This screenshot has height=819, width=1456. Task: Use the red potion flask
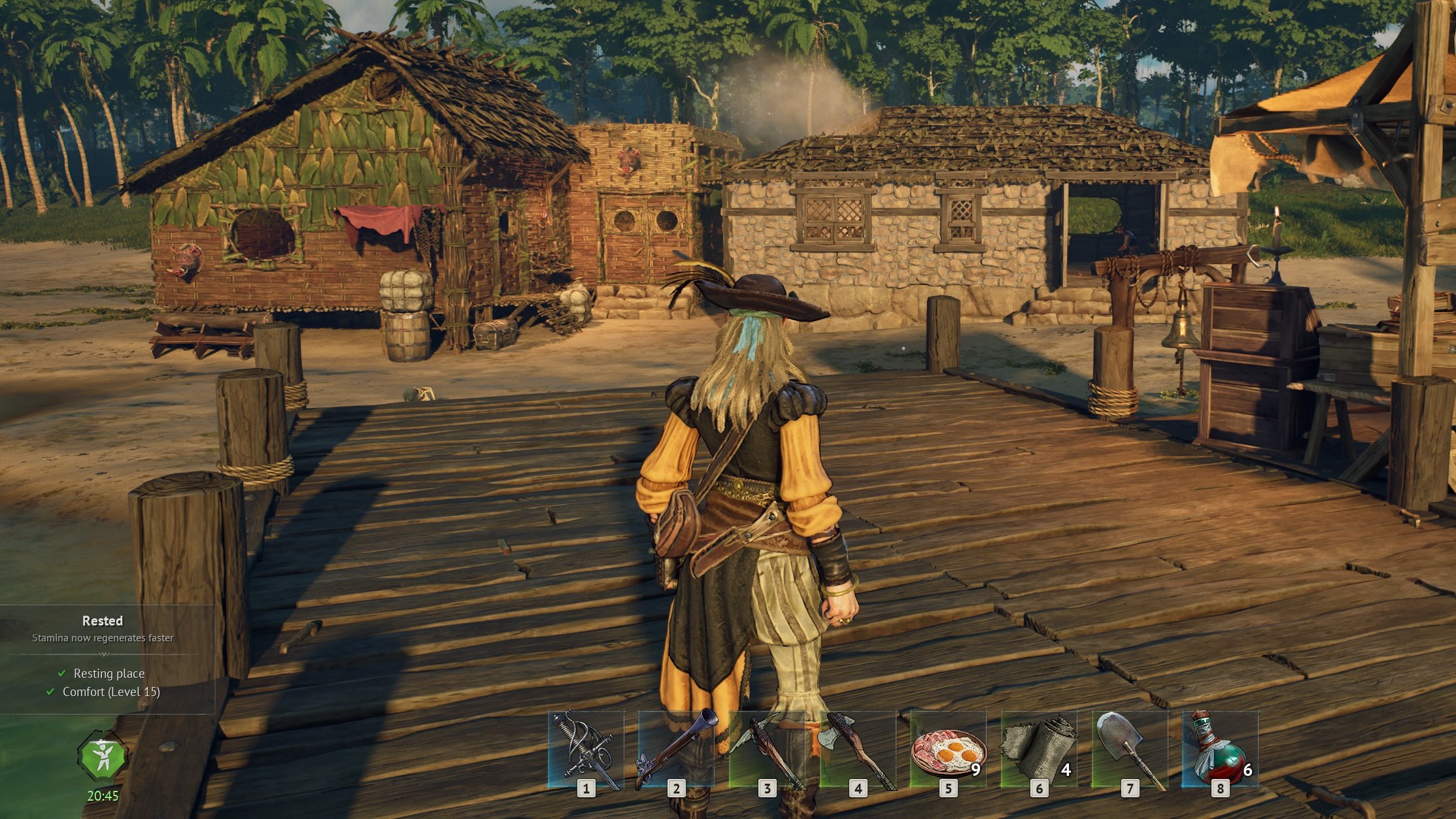[x=1220, y=750]
